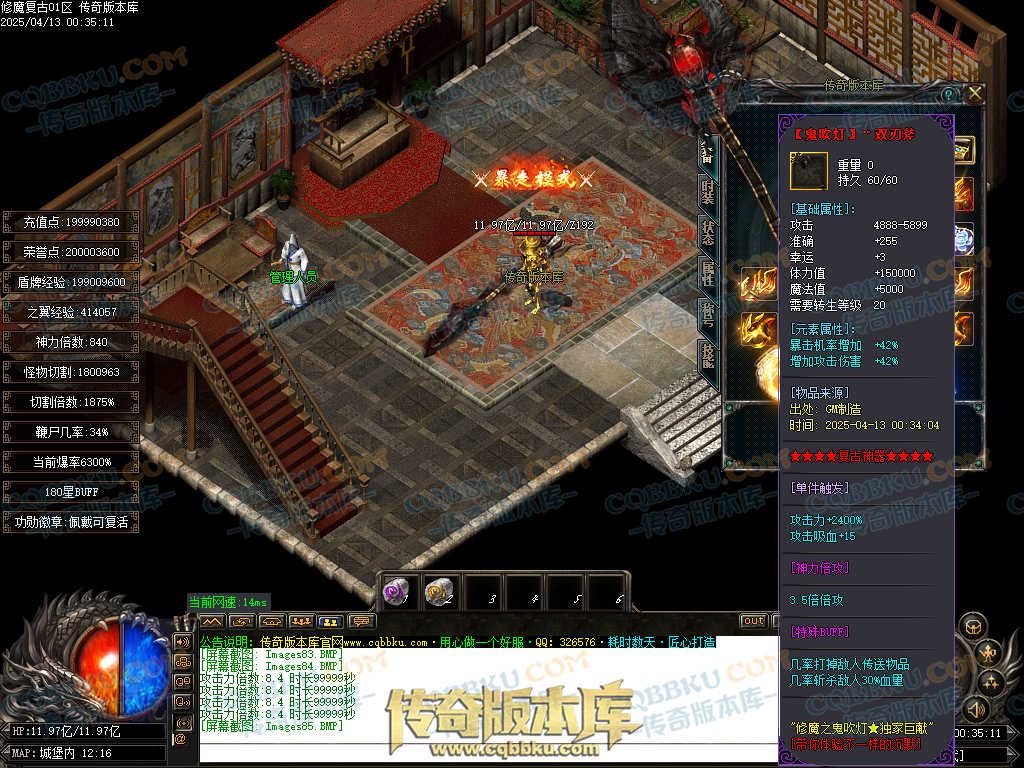
Task: Select the 称号 title tab
Action: pyautogui.click(x=707, y=315)
